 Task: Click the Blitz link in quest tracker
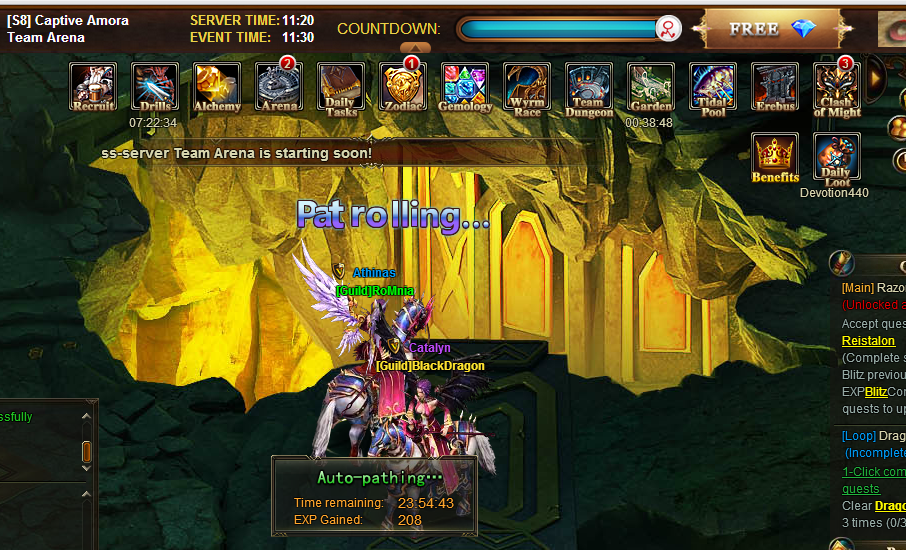coord(876,391)
